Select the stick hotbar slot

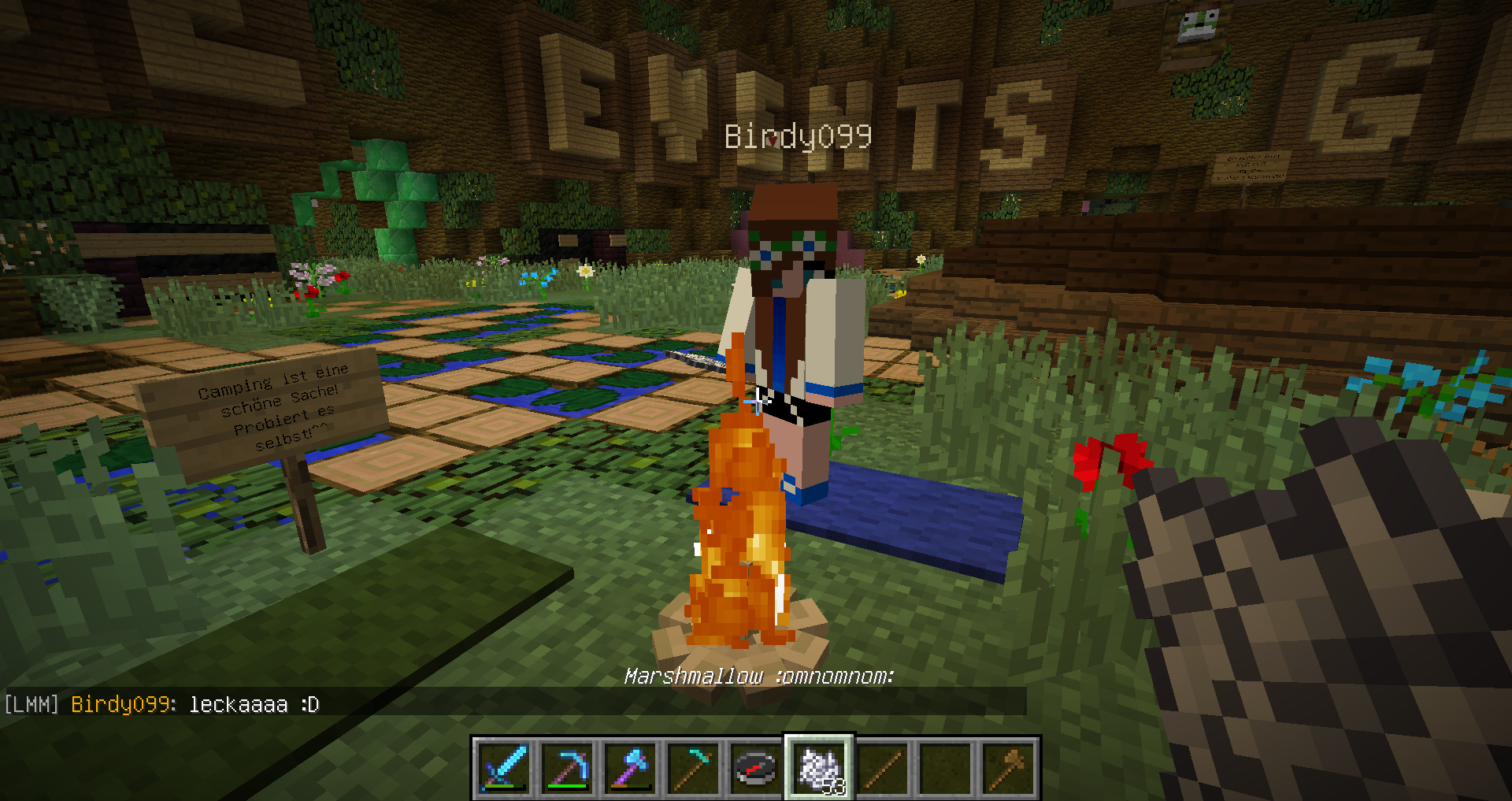click(x=882, y=768)
